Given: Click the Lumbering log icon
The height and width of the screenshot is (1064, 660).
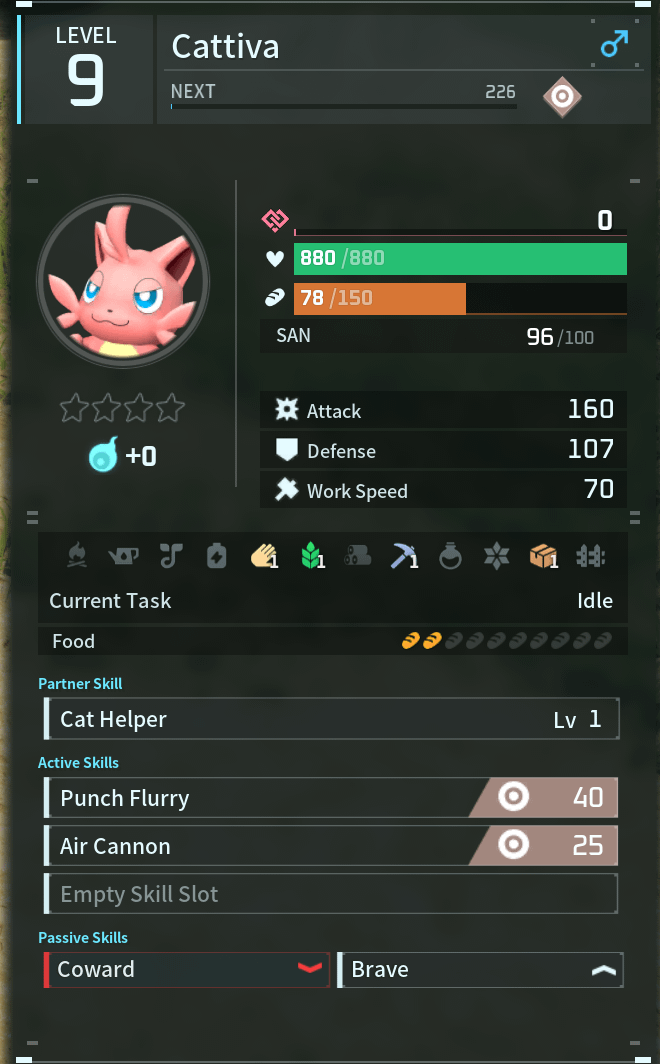Looking at the screenshot, I should click(357, 556).
